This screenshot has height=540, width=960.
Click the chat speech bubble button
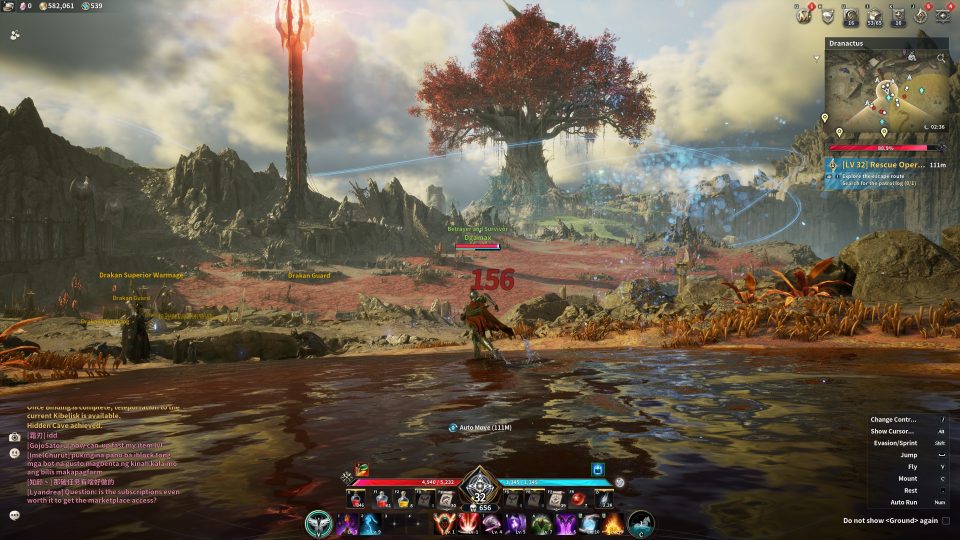(14, 515)
